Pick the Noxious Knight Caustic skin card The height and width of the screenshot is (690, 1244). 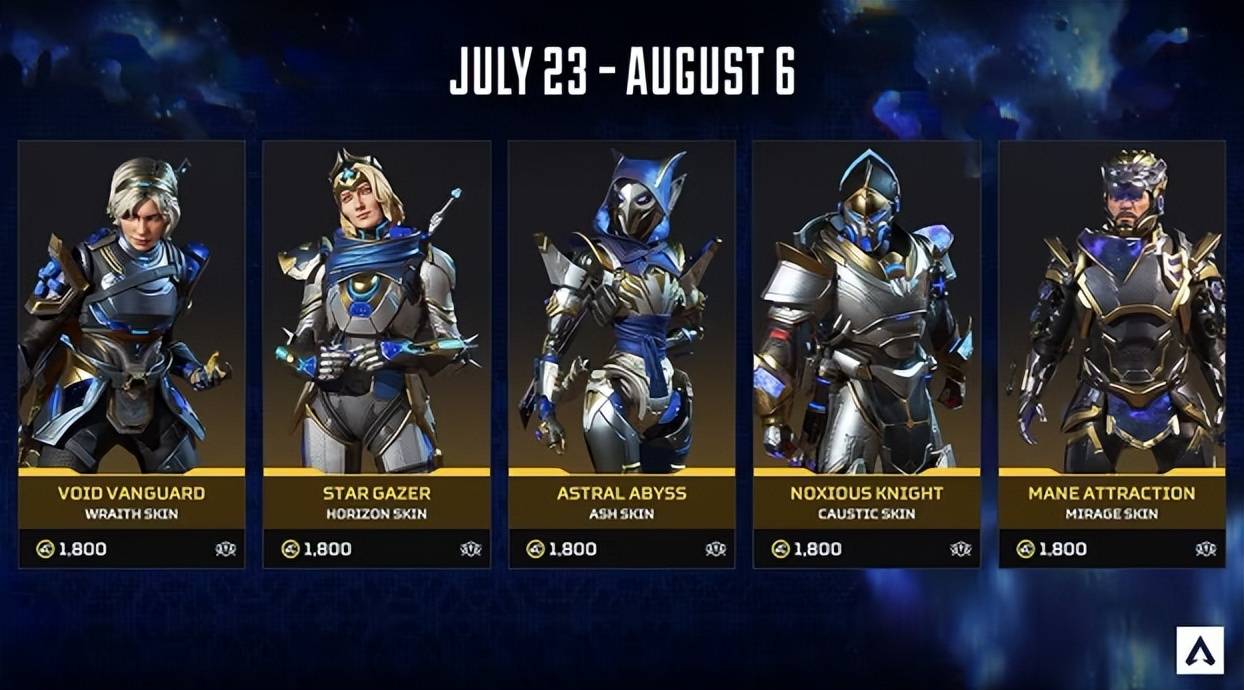(866, 354)
